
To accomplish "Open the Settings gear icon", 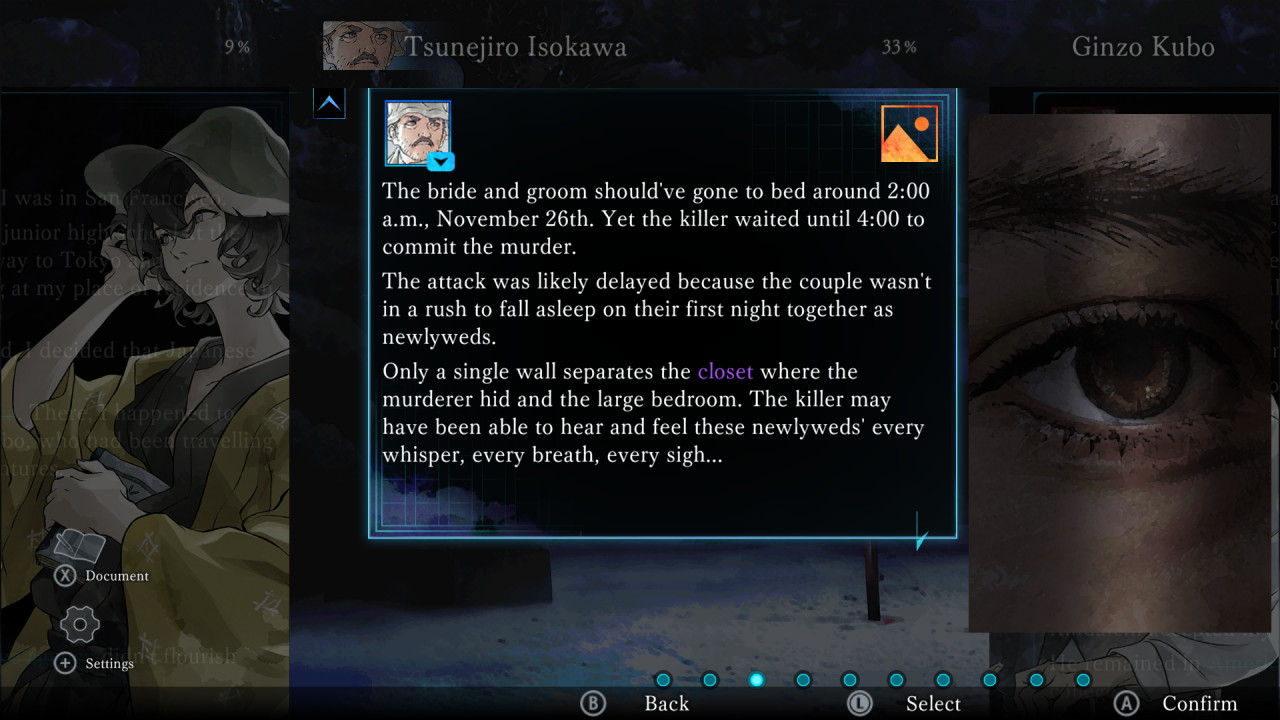I will coord(80,625).
